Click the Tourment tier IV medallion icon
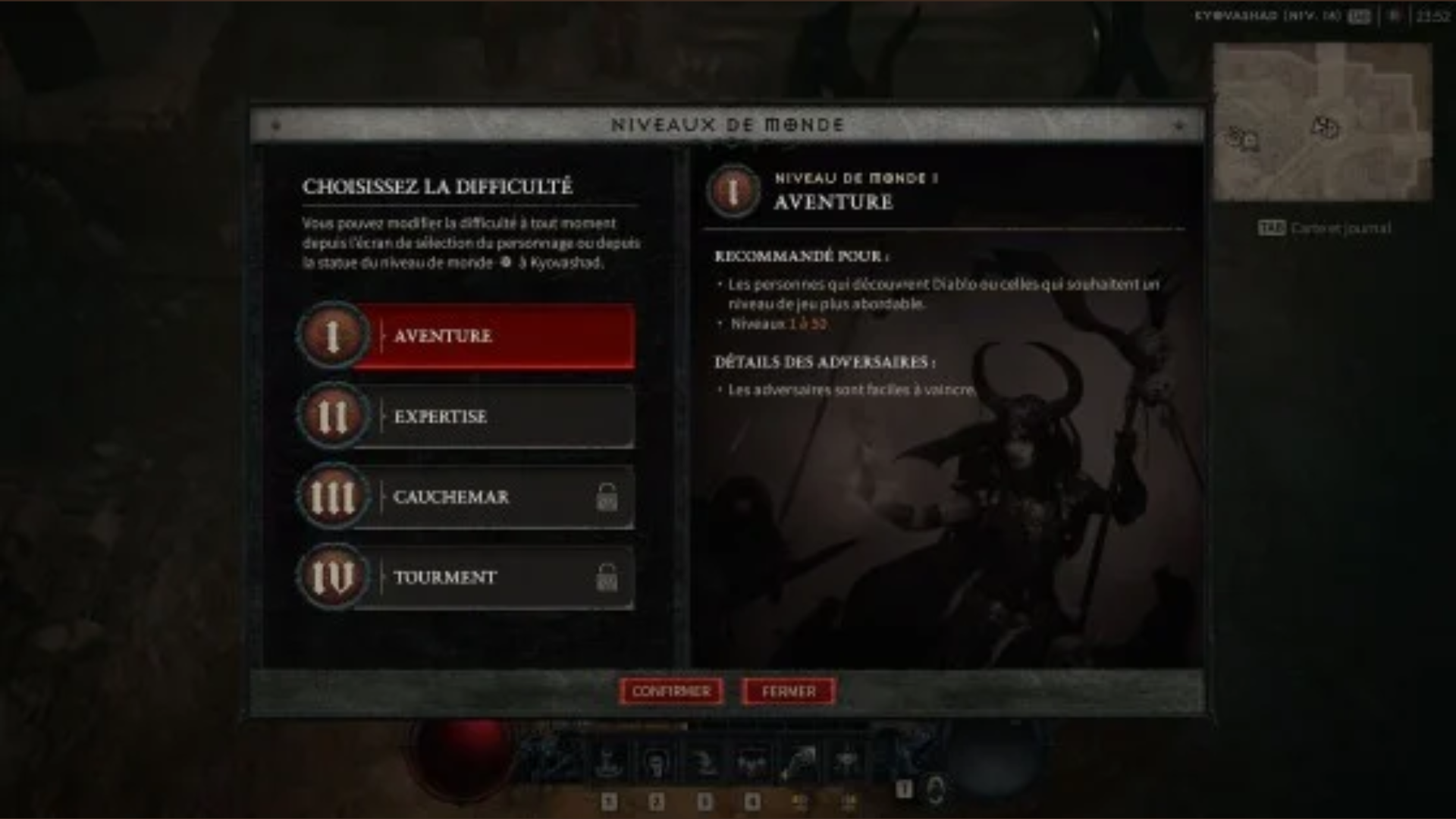Screen dimensions: 1456x819 pyautogui.click(x=332, y=578)
